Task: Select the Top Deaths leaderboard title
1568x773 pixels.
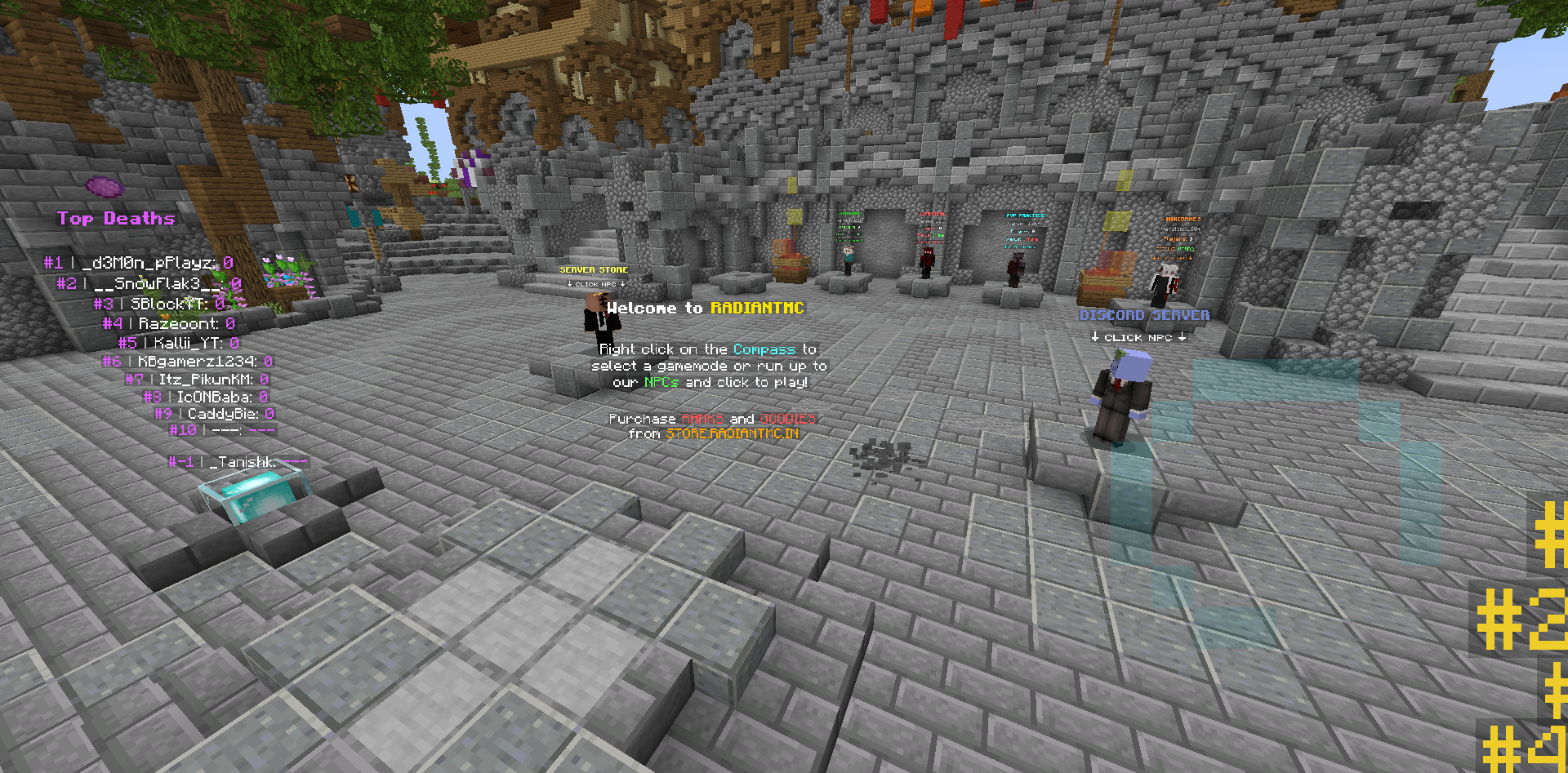Action: pyautogui.click(x=115, y=218)
